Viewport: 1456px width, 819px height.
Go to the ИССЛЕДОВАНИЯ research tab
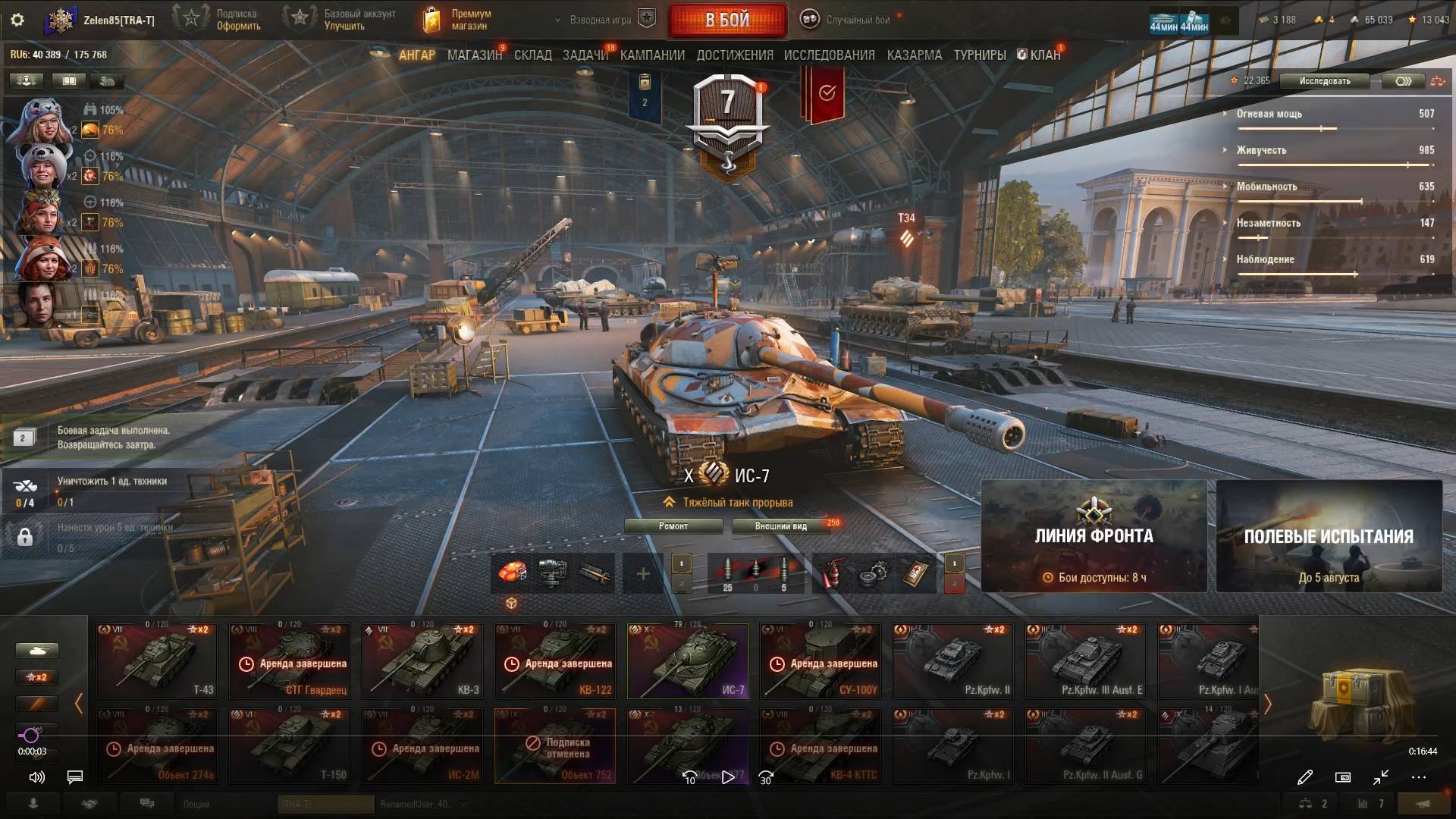pyautogui.click(x=829, y=55)
